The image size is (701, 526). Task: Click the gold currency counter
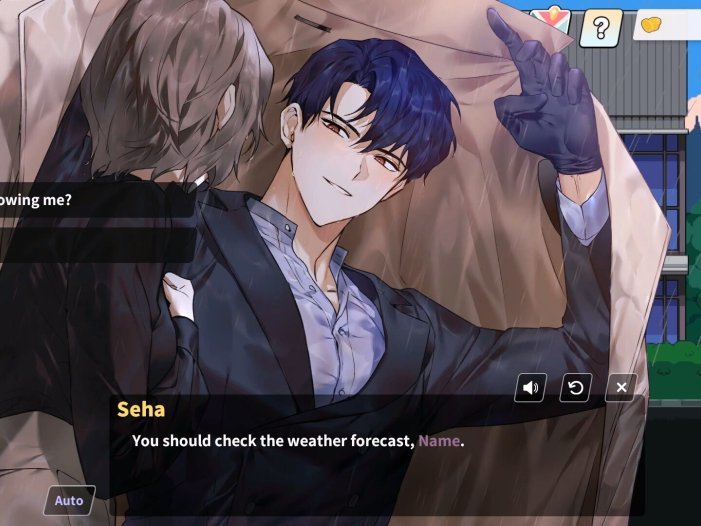click(x=667, y=25)
